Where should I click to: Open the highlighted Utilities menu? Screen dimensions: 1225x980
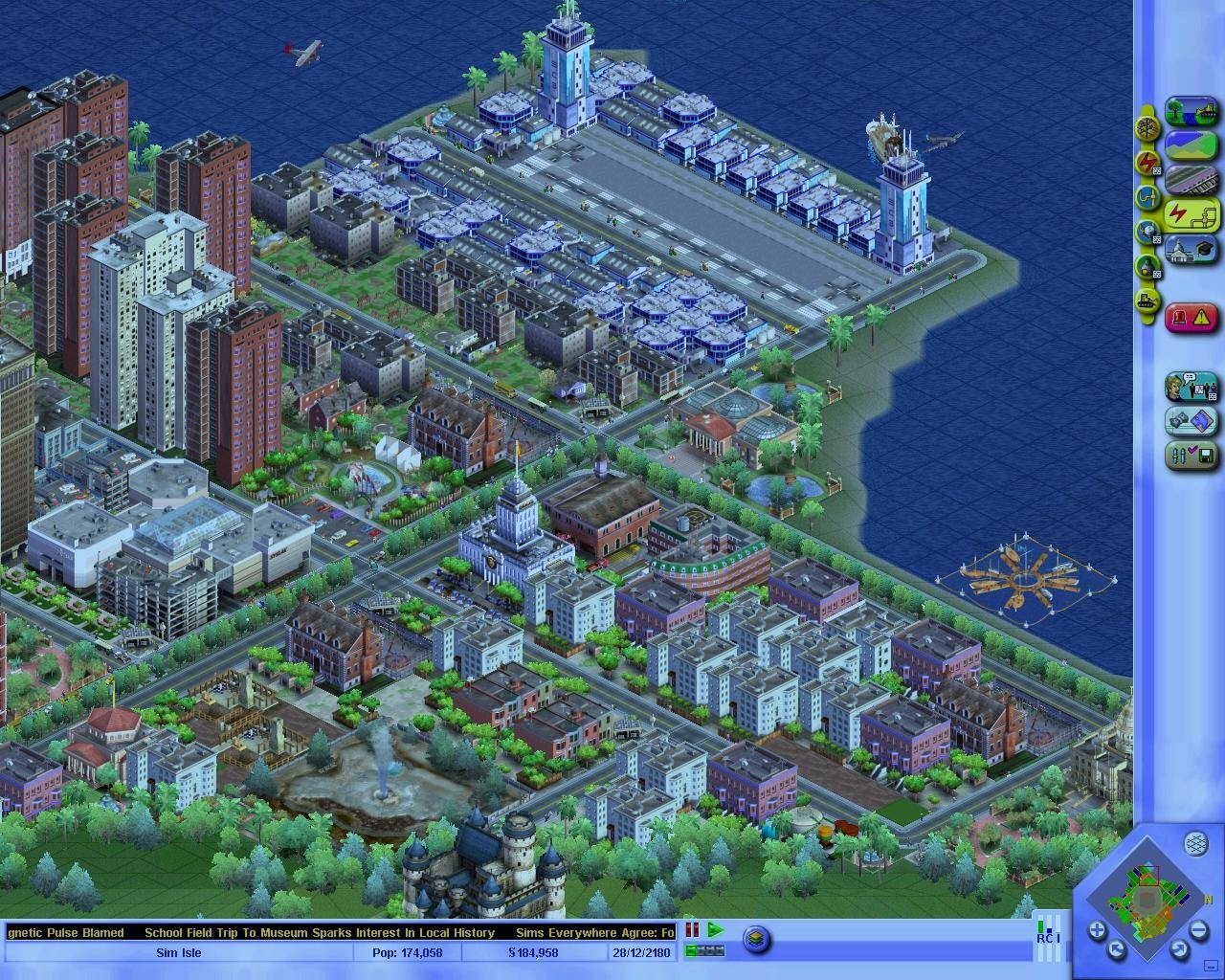pyautogui.click(x=1191, y=212)
